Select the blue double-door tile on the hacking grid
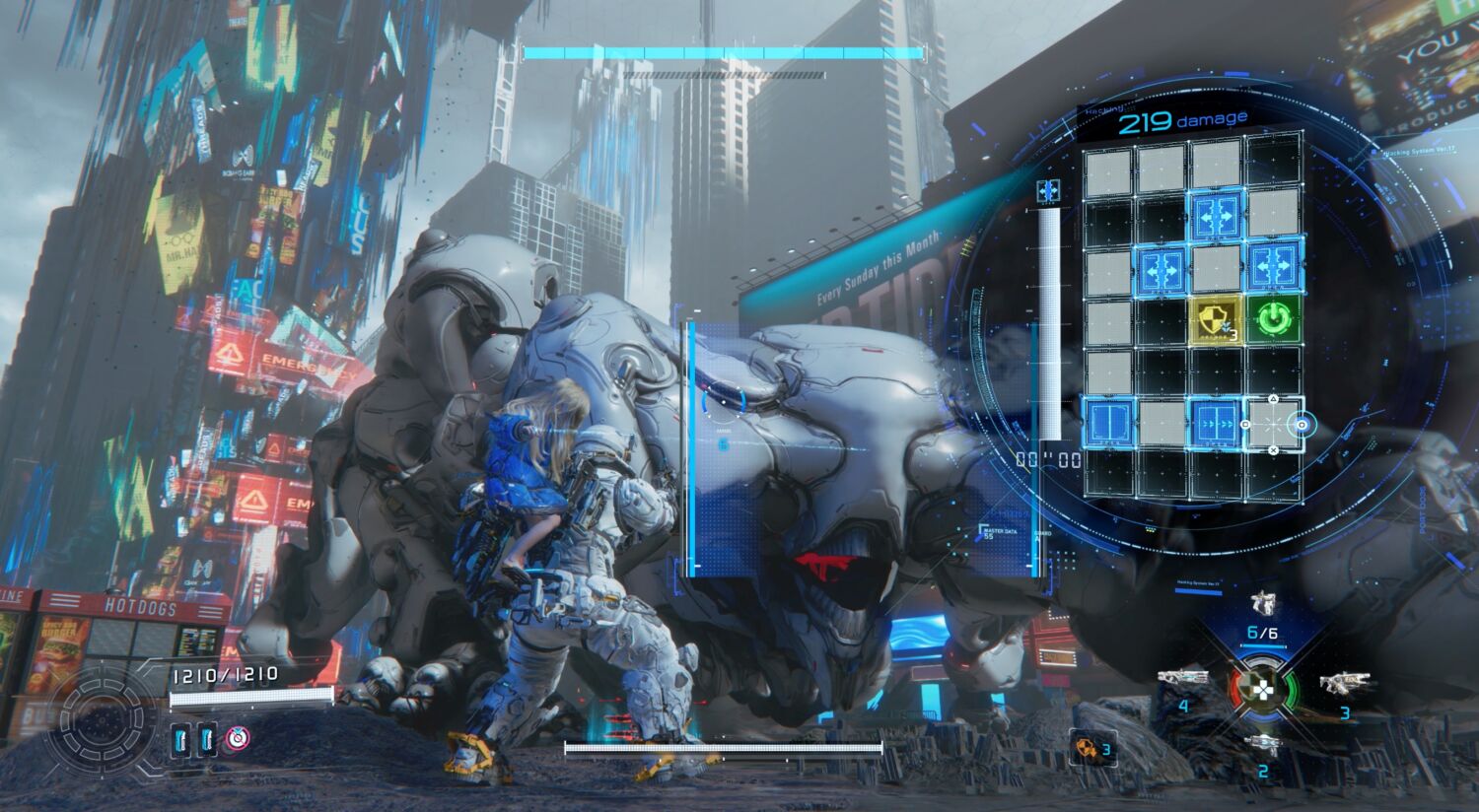 pyautogui.click(x=1108, y=422)
